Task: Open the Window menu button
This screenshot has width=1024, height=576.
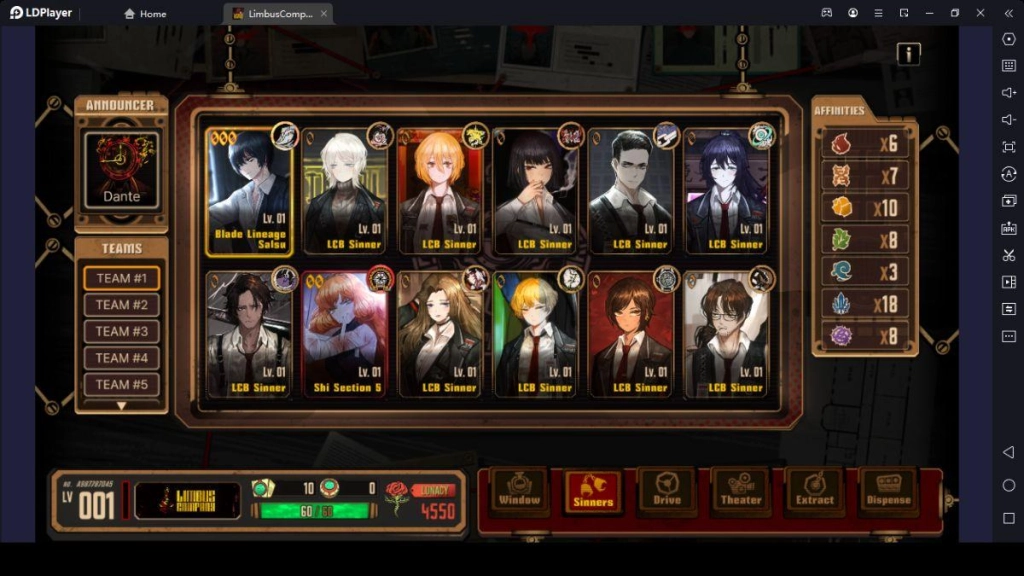Action: (x=519, y=491)
